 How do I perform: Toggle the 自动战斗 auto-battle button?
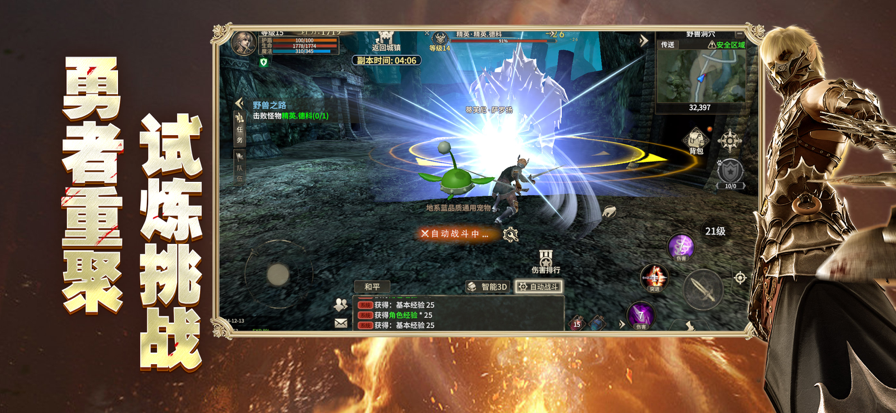pos(539,287)
